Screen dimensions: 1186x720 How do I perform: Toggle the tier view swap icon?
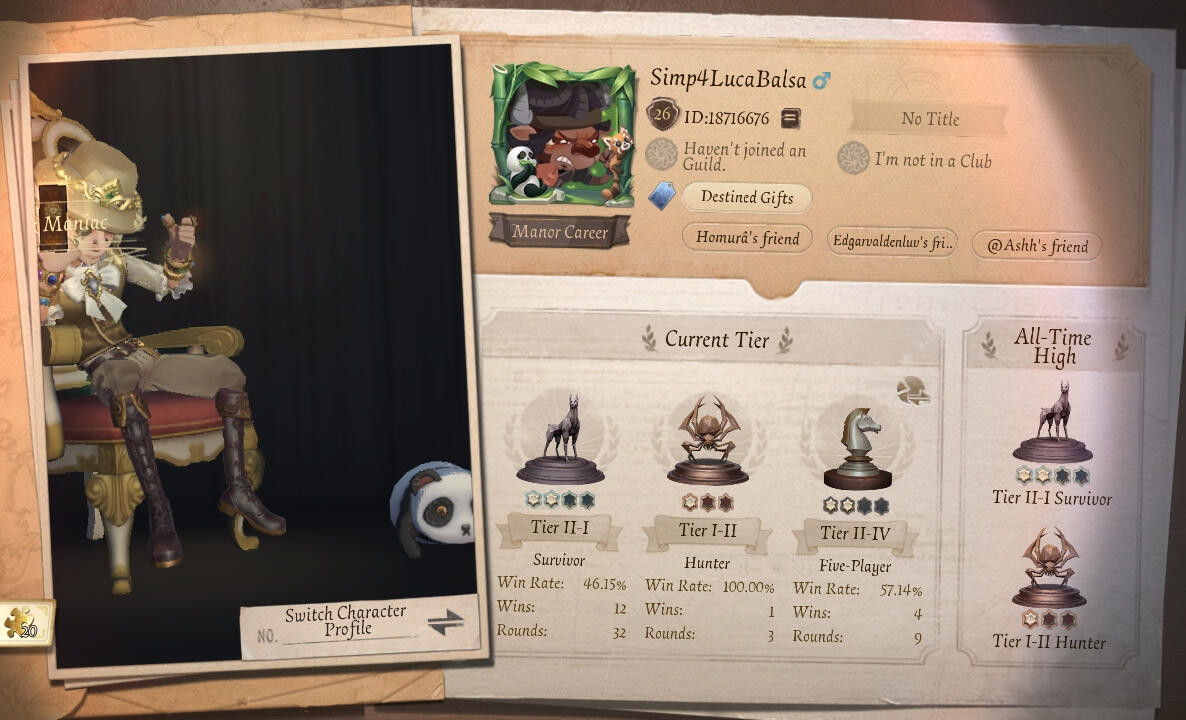pos(912,391)
